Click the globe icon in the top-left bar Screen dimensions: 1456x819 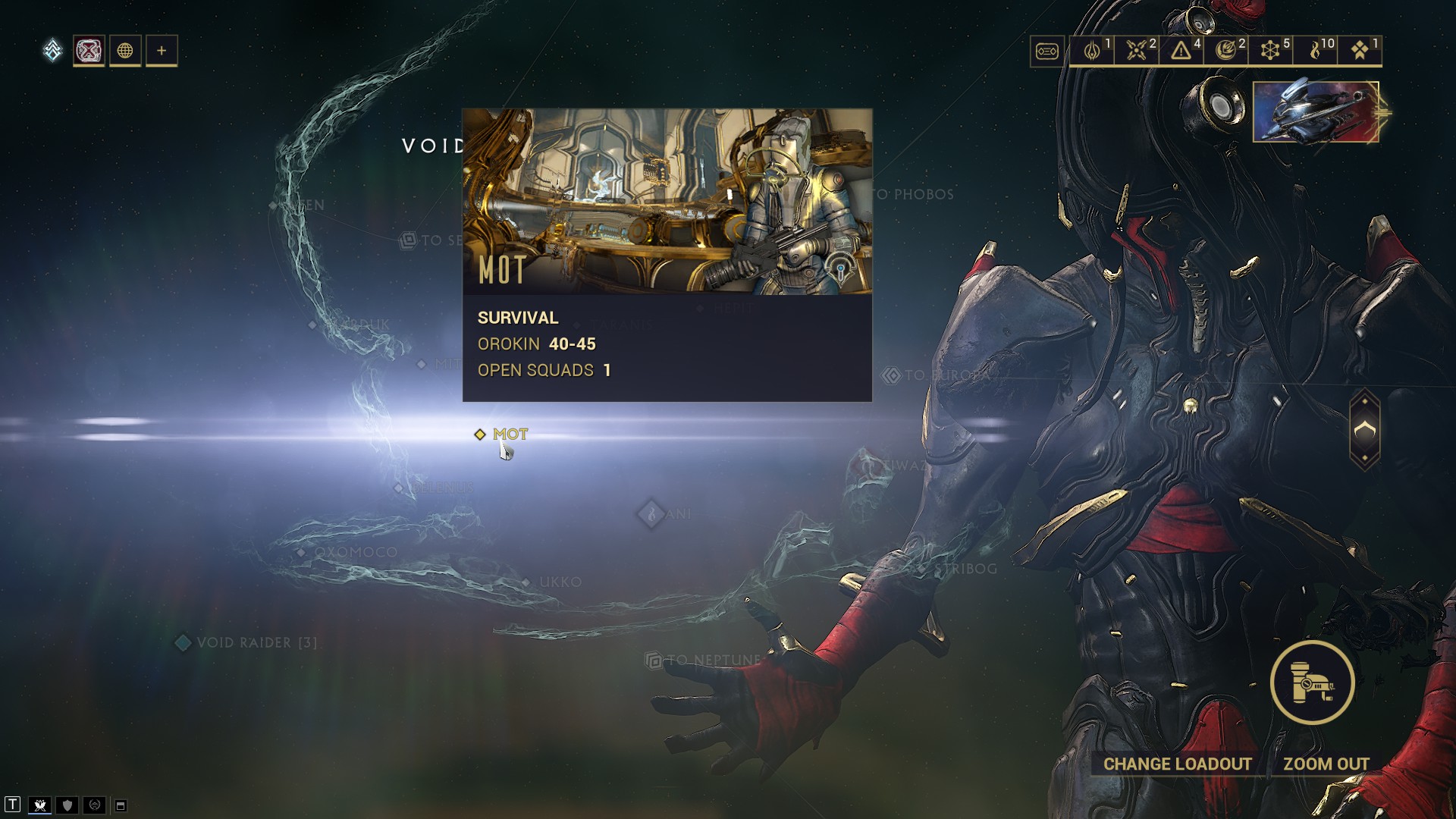[x=124, y=51]
